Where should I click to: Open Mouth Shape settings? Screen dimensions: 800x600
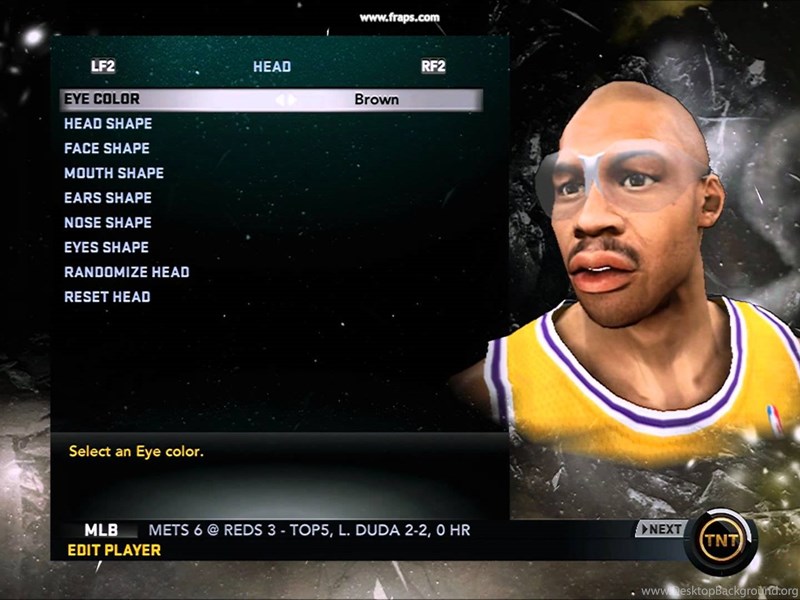[114, 173]
